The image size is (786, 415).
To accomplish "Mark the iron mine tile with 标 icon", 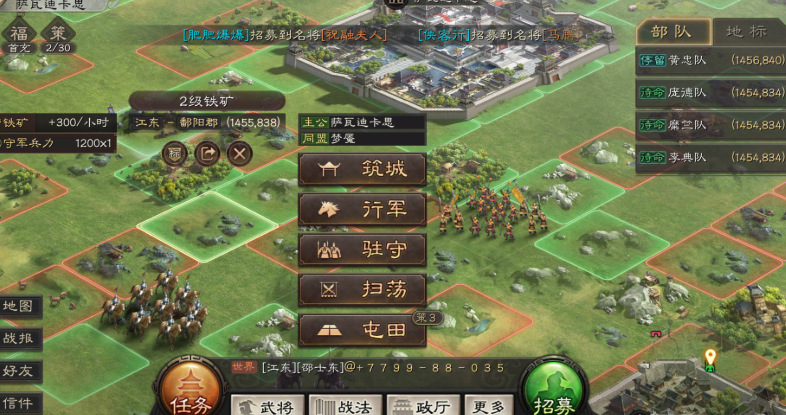I will 175,153.
